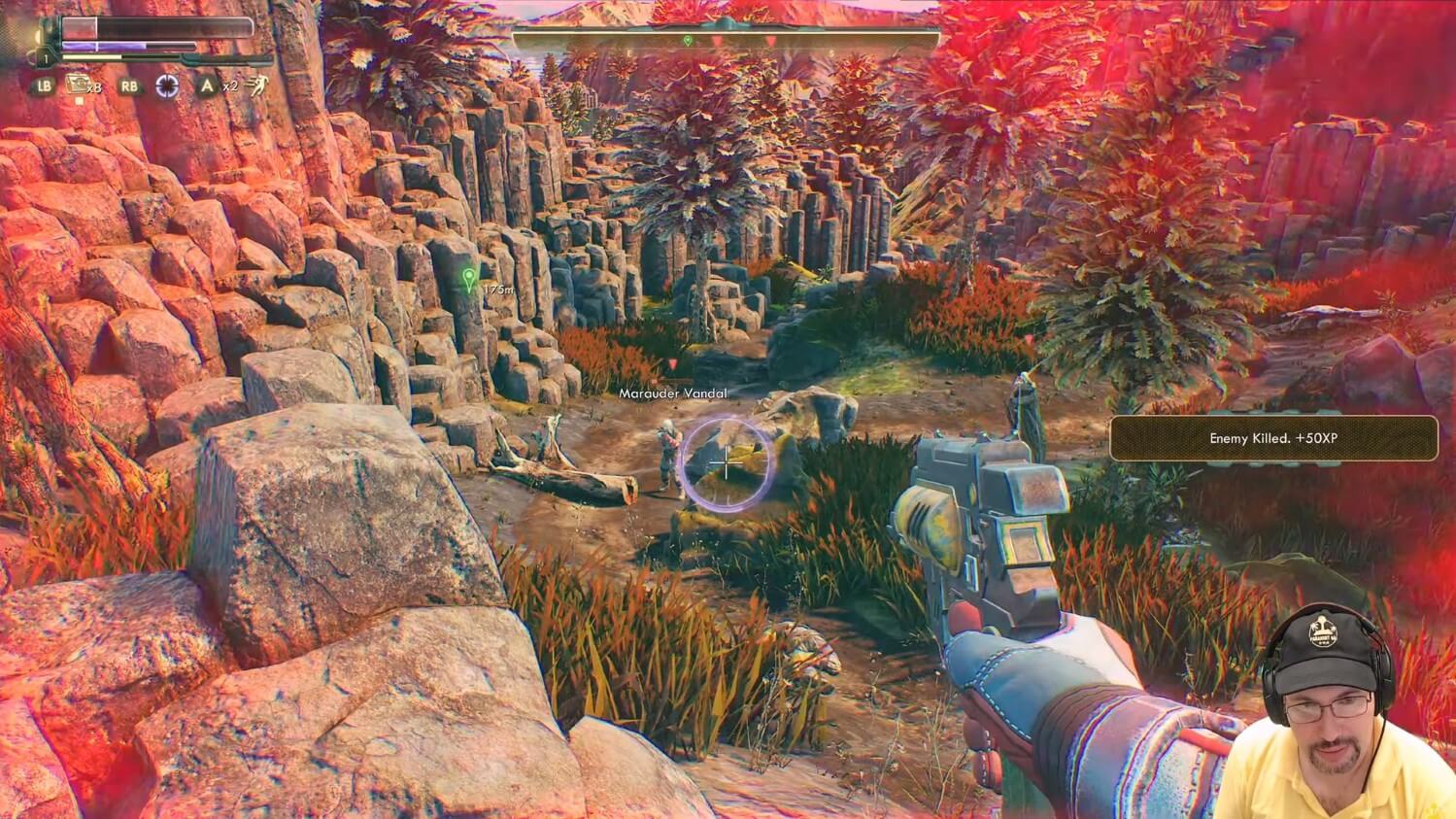Viewport: 1456px width, 819px height.
Task: Click the running figure dodge icon
Action: point(255,85)
